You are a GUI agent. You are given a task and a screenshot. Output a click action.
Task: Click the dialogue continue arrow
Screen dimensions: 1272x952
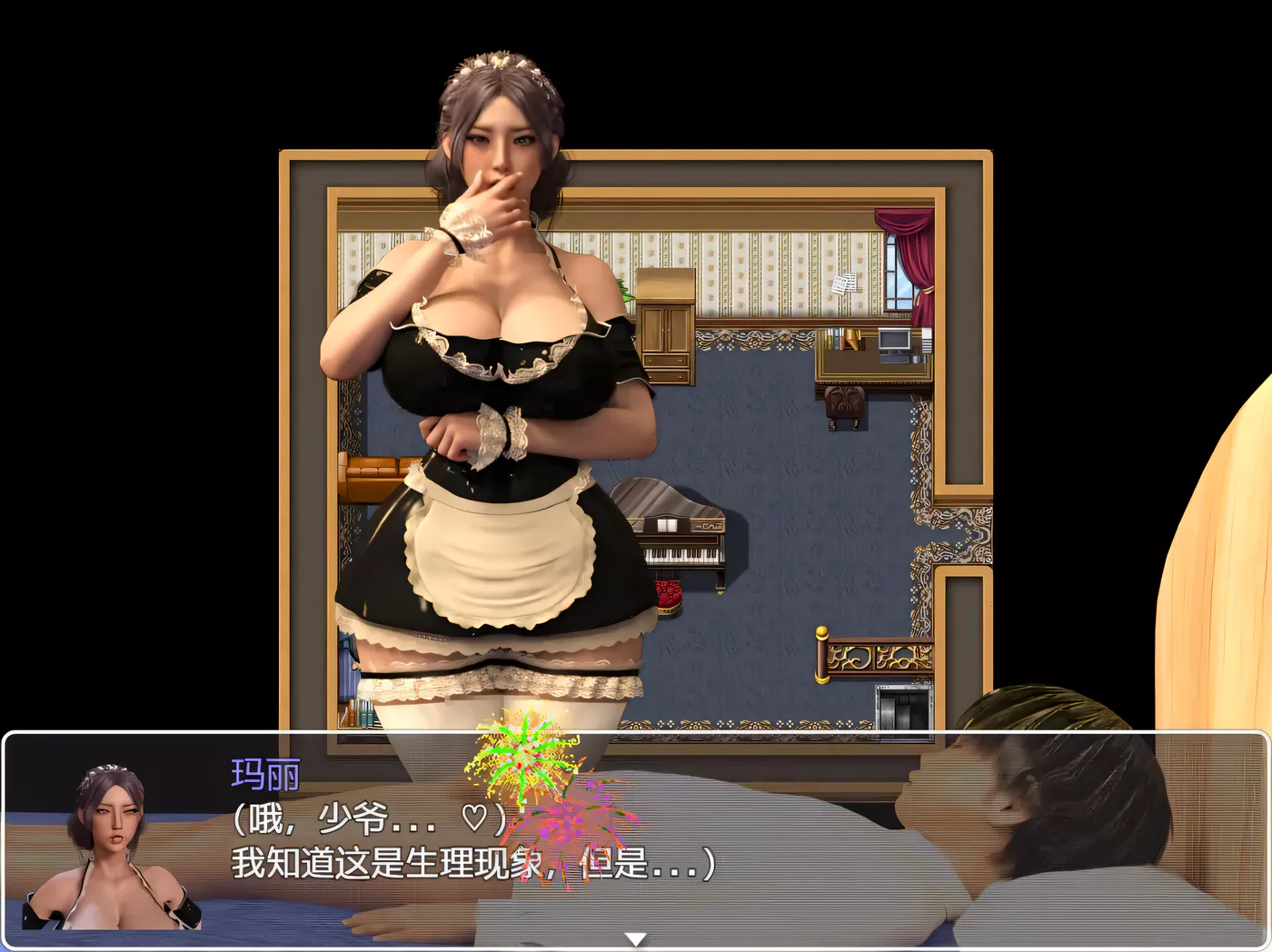636,939
